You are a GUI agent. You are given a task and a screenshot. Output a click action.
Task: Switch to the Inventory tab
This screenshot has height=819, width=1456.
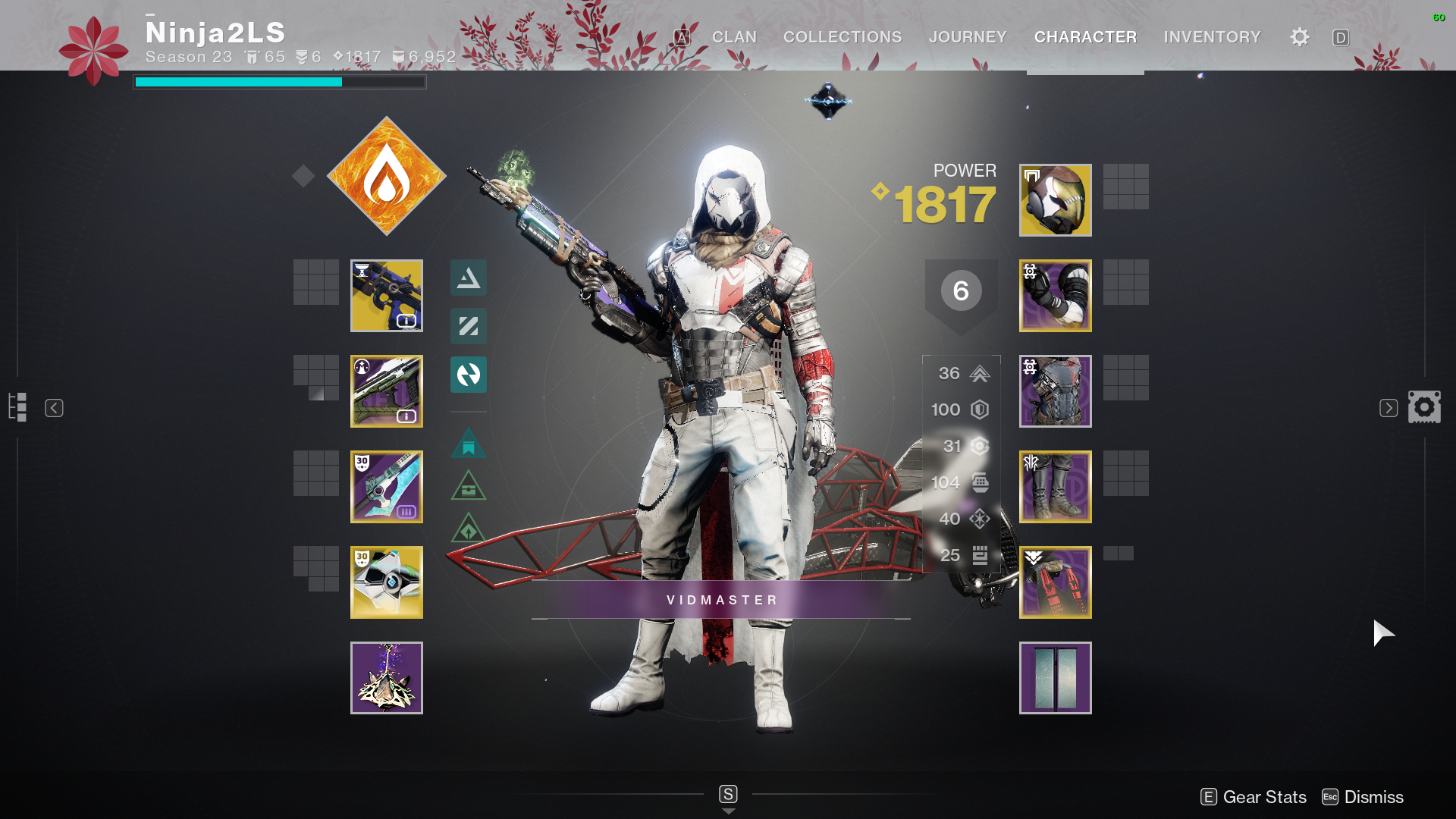pyautogui.click(x=1211, y=37)
